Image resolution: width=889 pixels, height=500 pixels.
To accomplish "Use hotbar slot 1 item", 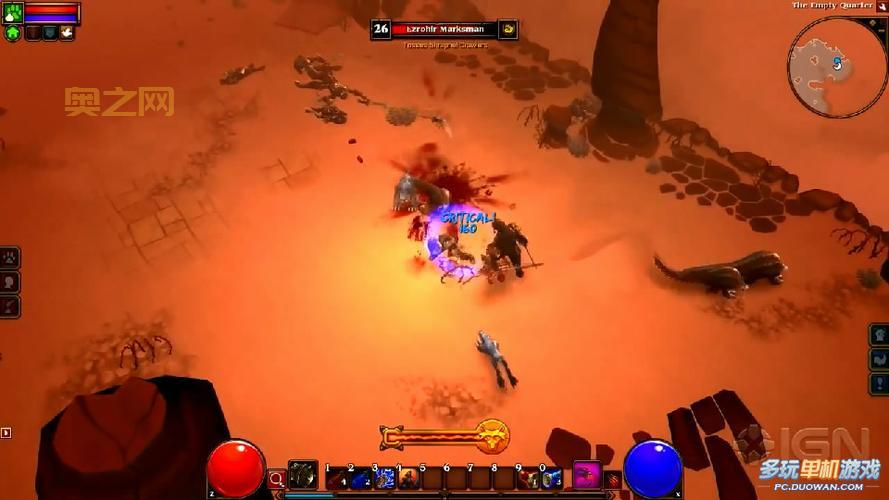I will [x=338, y=478].
